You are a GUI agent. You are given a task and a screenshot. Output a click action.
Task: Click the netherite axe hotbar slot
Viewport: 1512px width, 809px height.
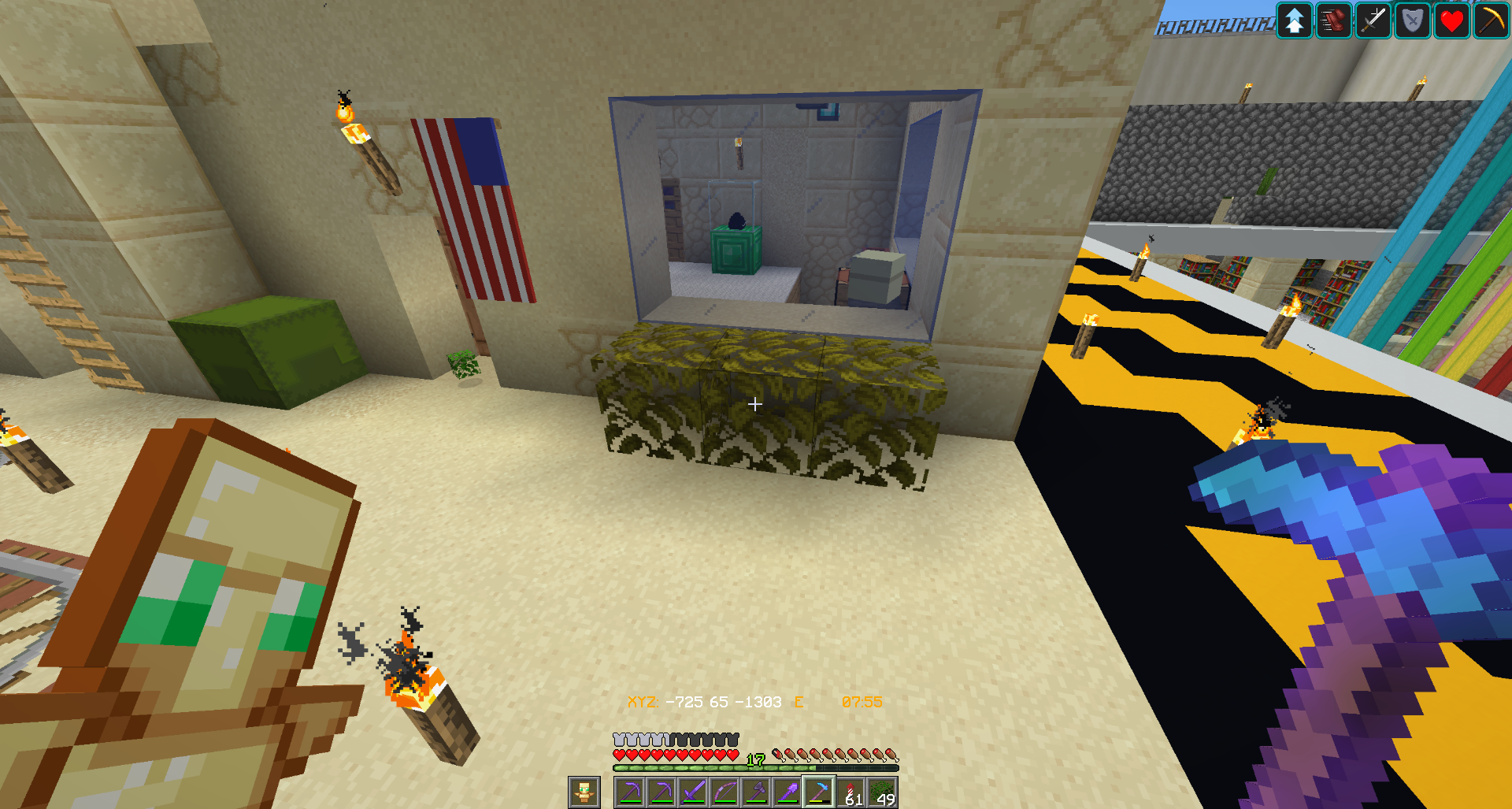[x=756, y=792]
